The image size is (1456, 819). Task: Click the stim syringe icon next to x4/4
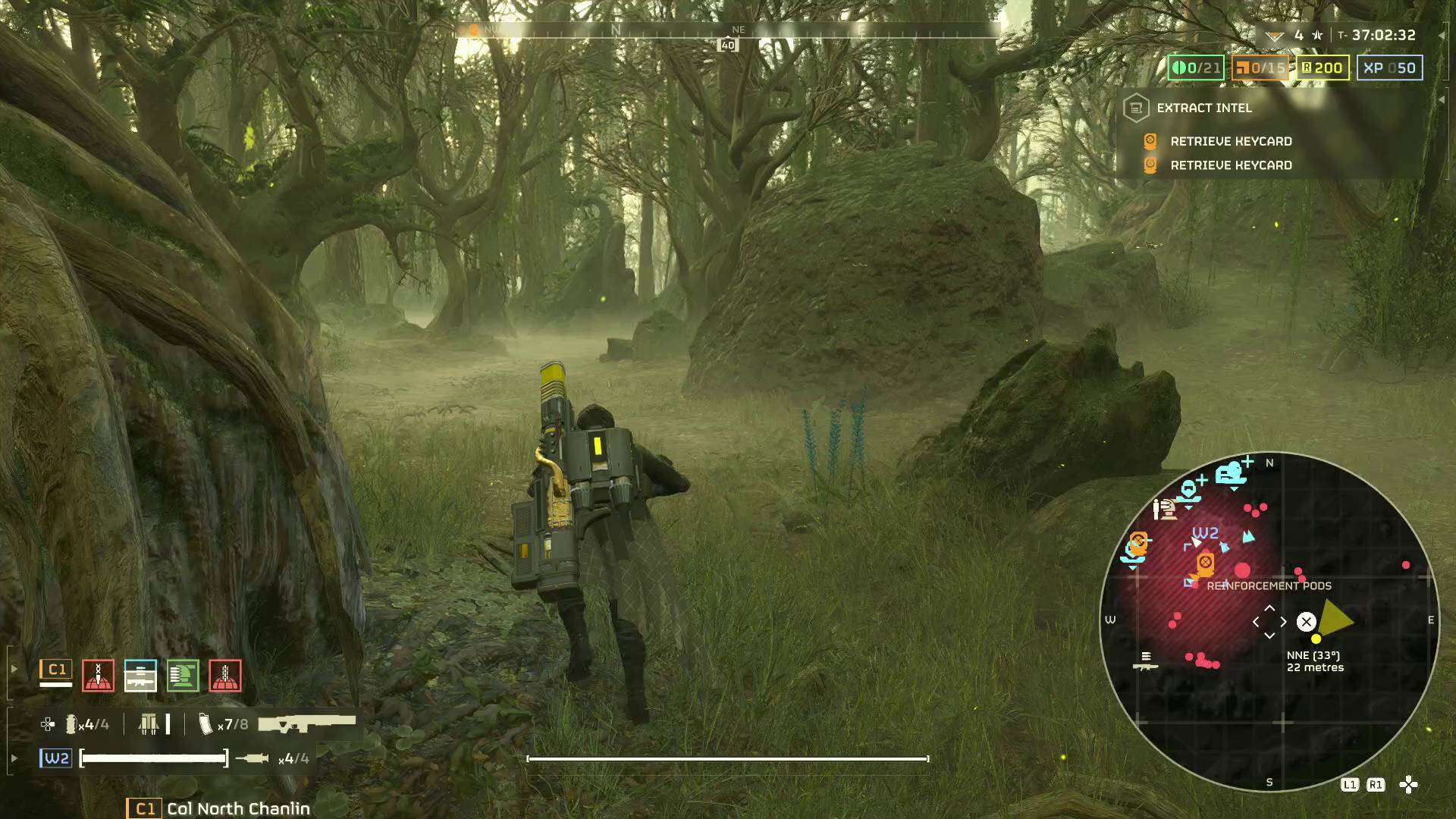[x=253, y=758]
